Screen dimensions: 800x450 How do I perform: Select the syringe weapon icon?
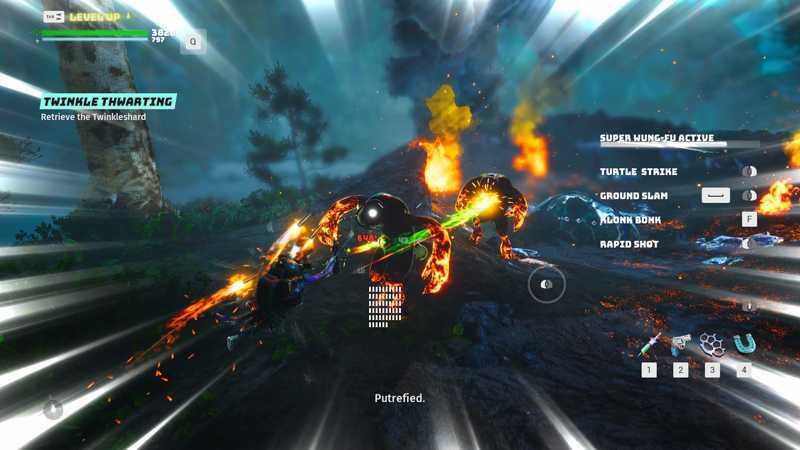(650, 345)
